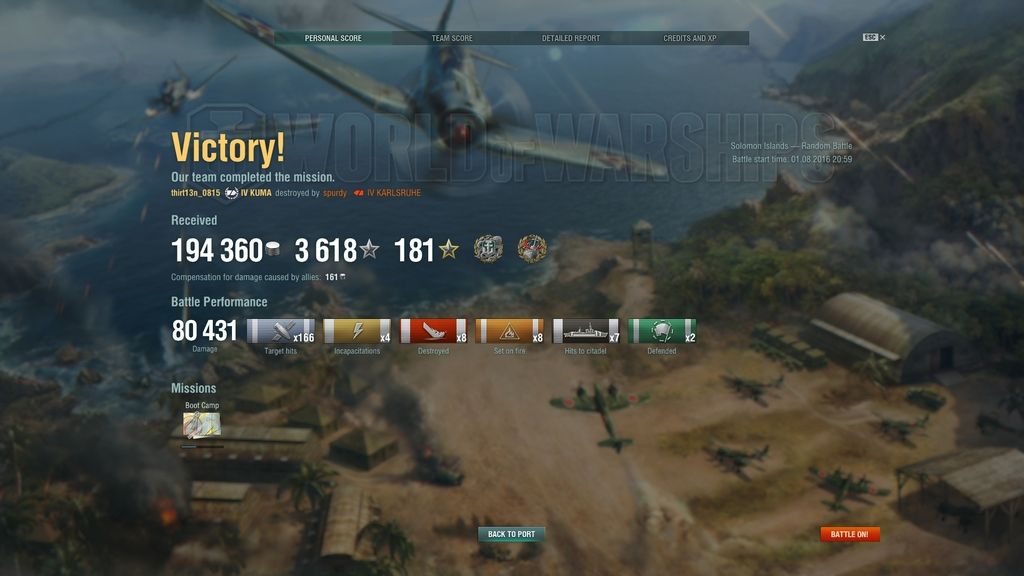Switch to the Personal Score tab
This screenshot has width=1024, height=576.
[x=333, y=38]
